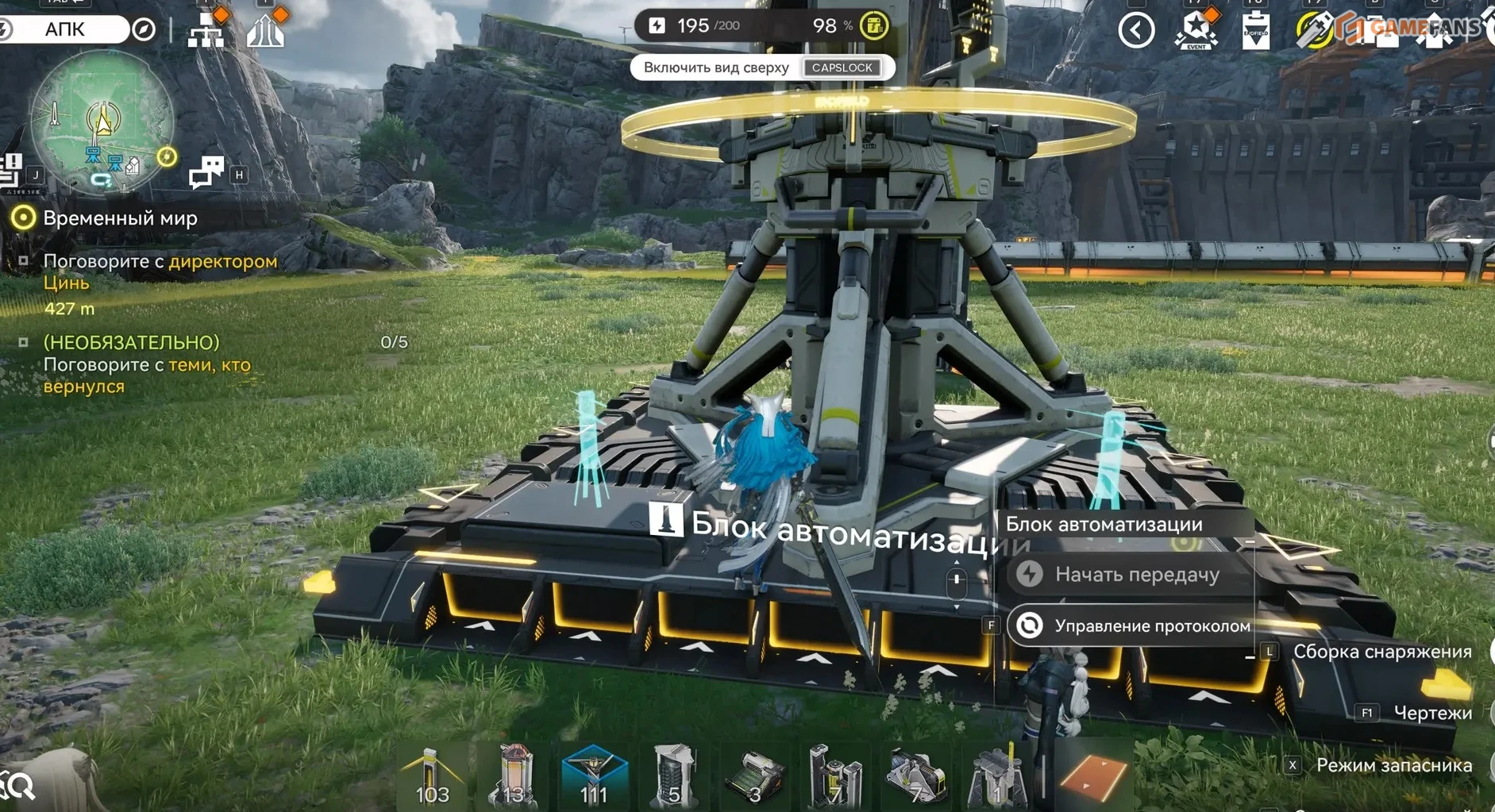Select the hotbar slot with count 103

[433, 775]
